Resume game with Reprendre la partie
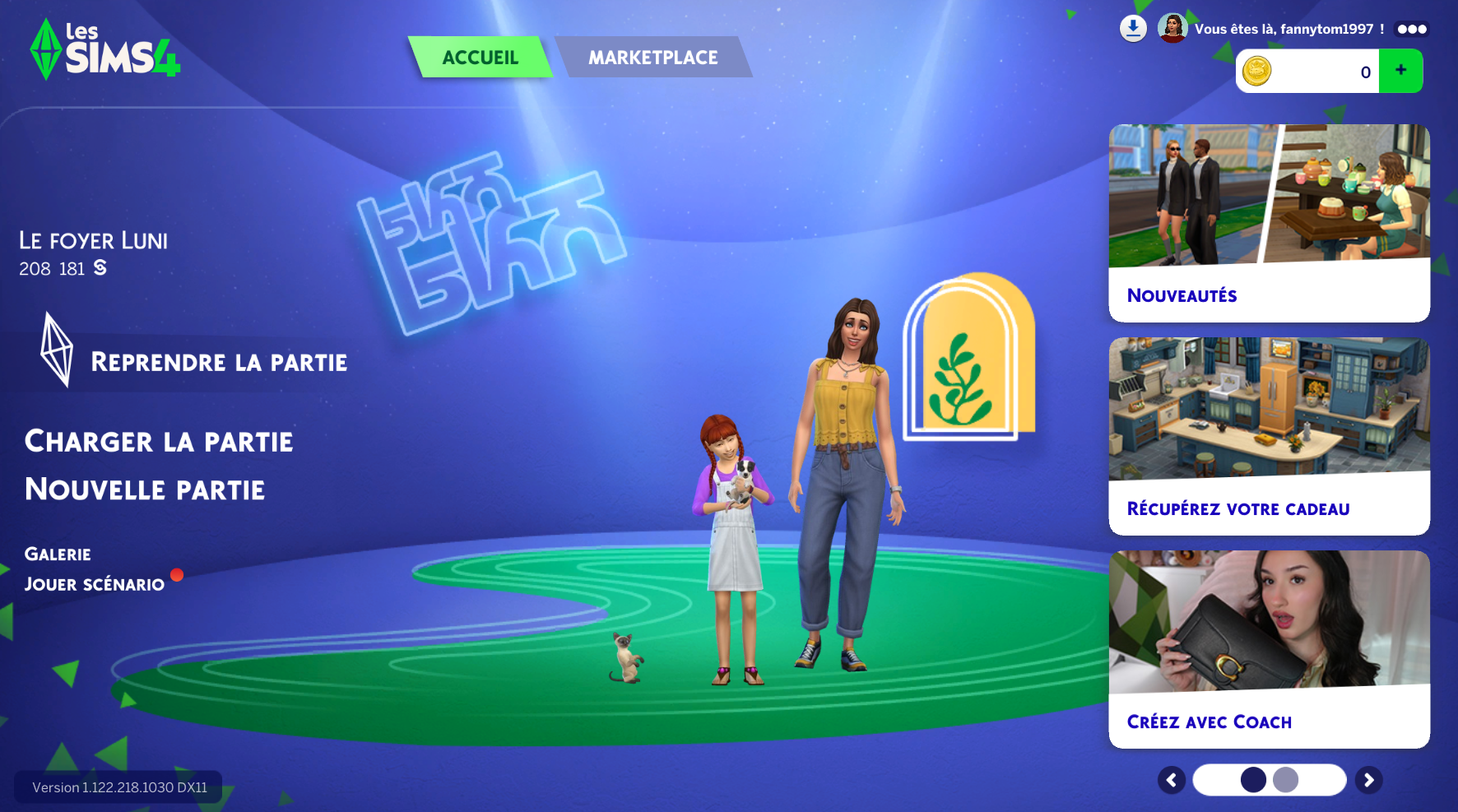The width and height of the screenshot is (1458, 812). [x=218, y=362]
